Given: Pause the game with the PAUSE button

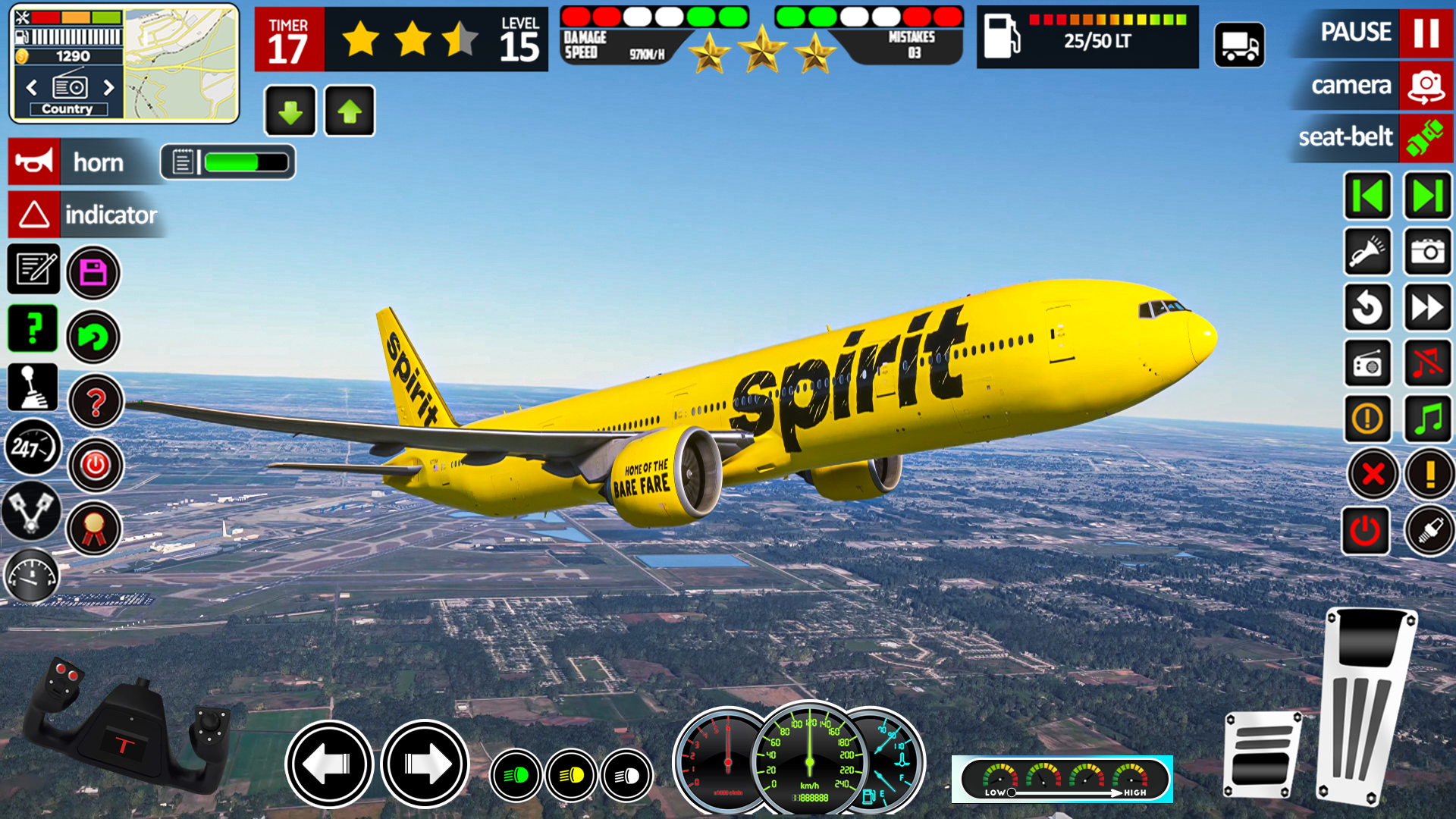Looking at the screenshot, I should 1426,33.
